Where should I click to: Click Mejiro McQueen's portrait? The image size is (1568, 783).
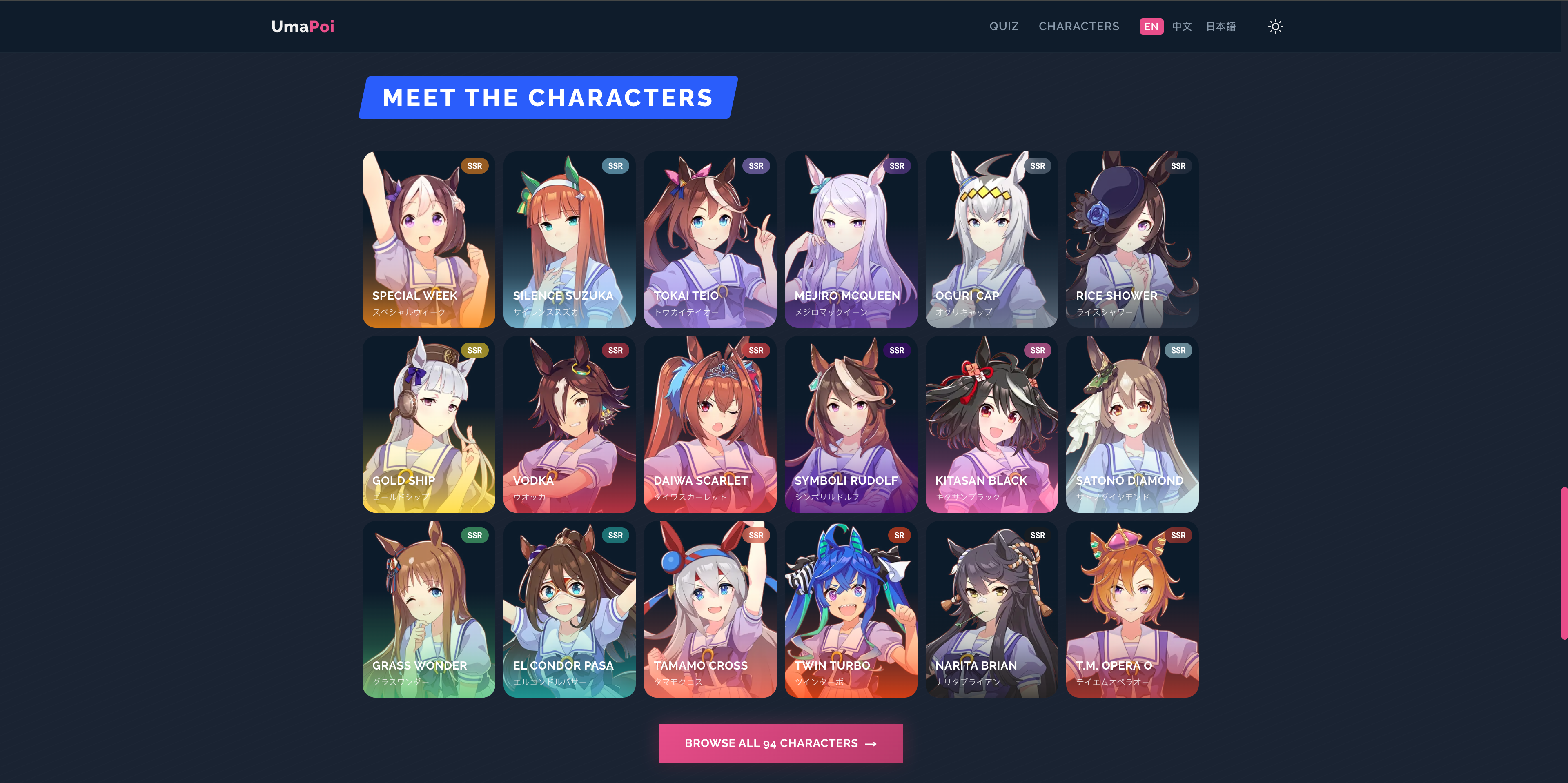click(850, 240)
